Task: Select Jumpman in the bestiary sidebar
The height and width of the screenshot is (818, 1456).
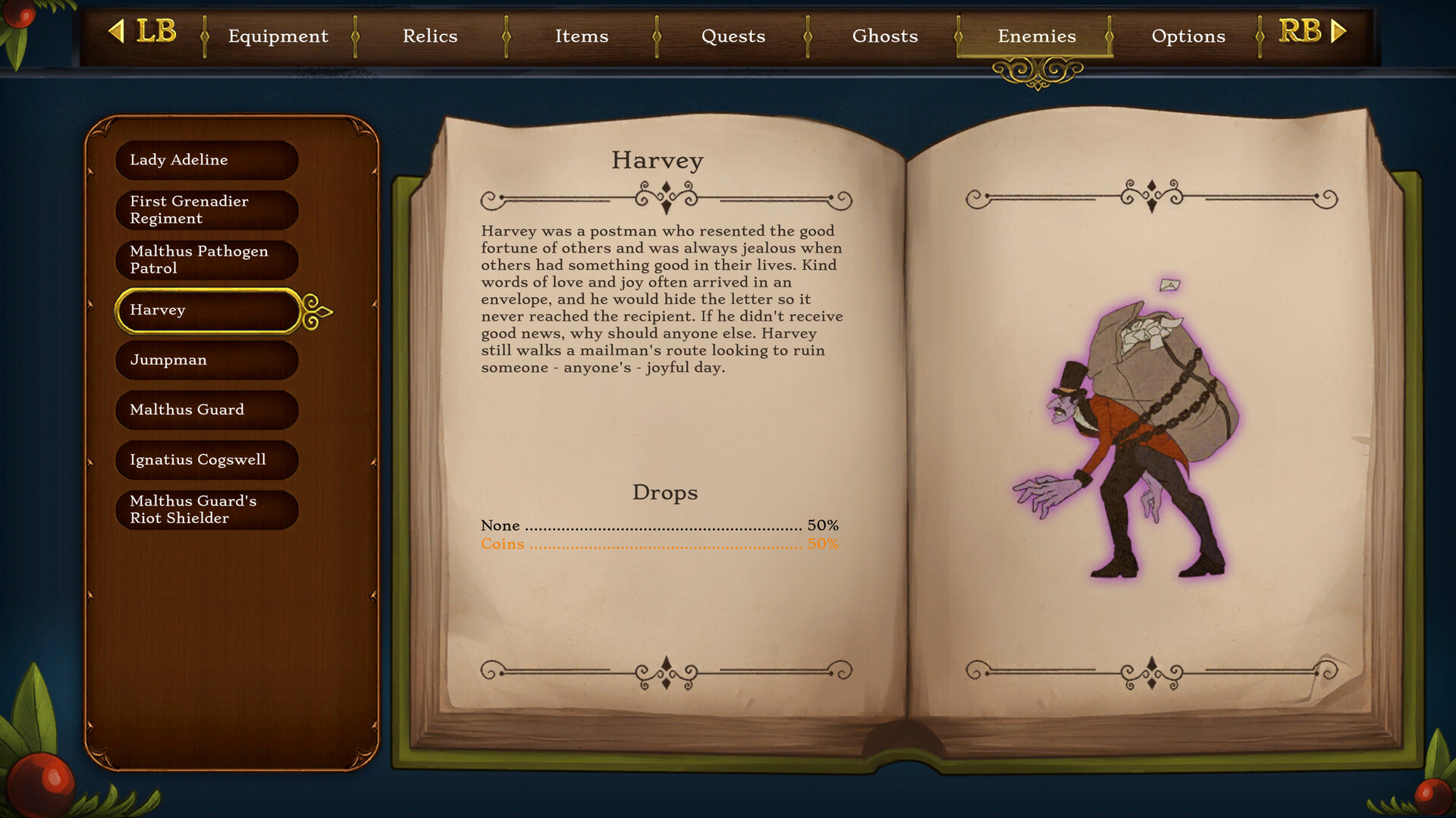Action: (x=206, y=360)
